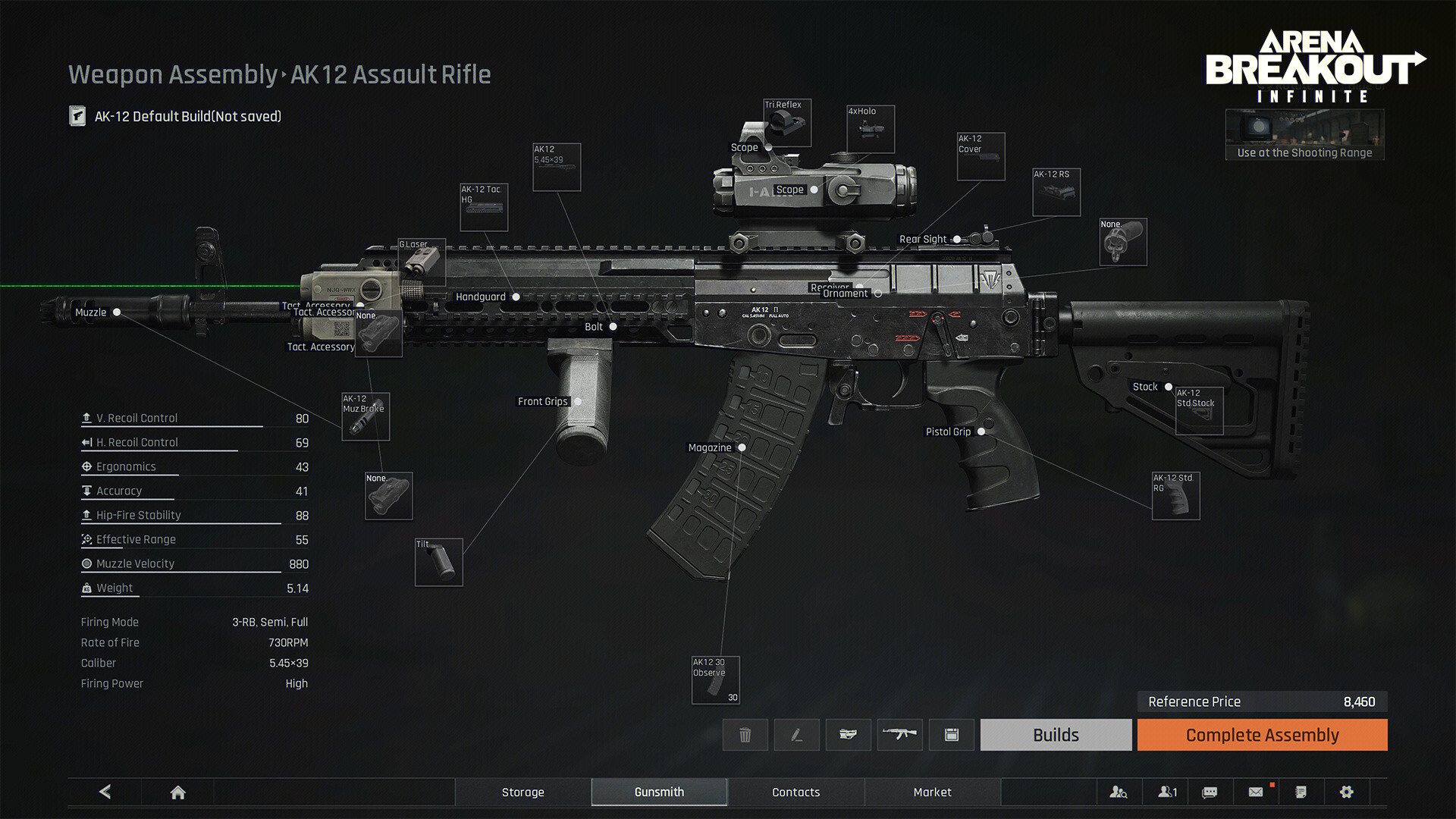Select the Tri Reflex scope slot

click(787, 123)
